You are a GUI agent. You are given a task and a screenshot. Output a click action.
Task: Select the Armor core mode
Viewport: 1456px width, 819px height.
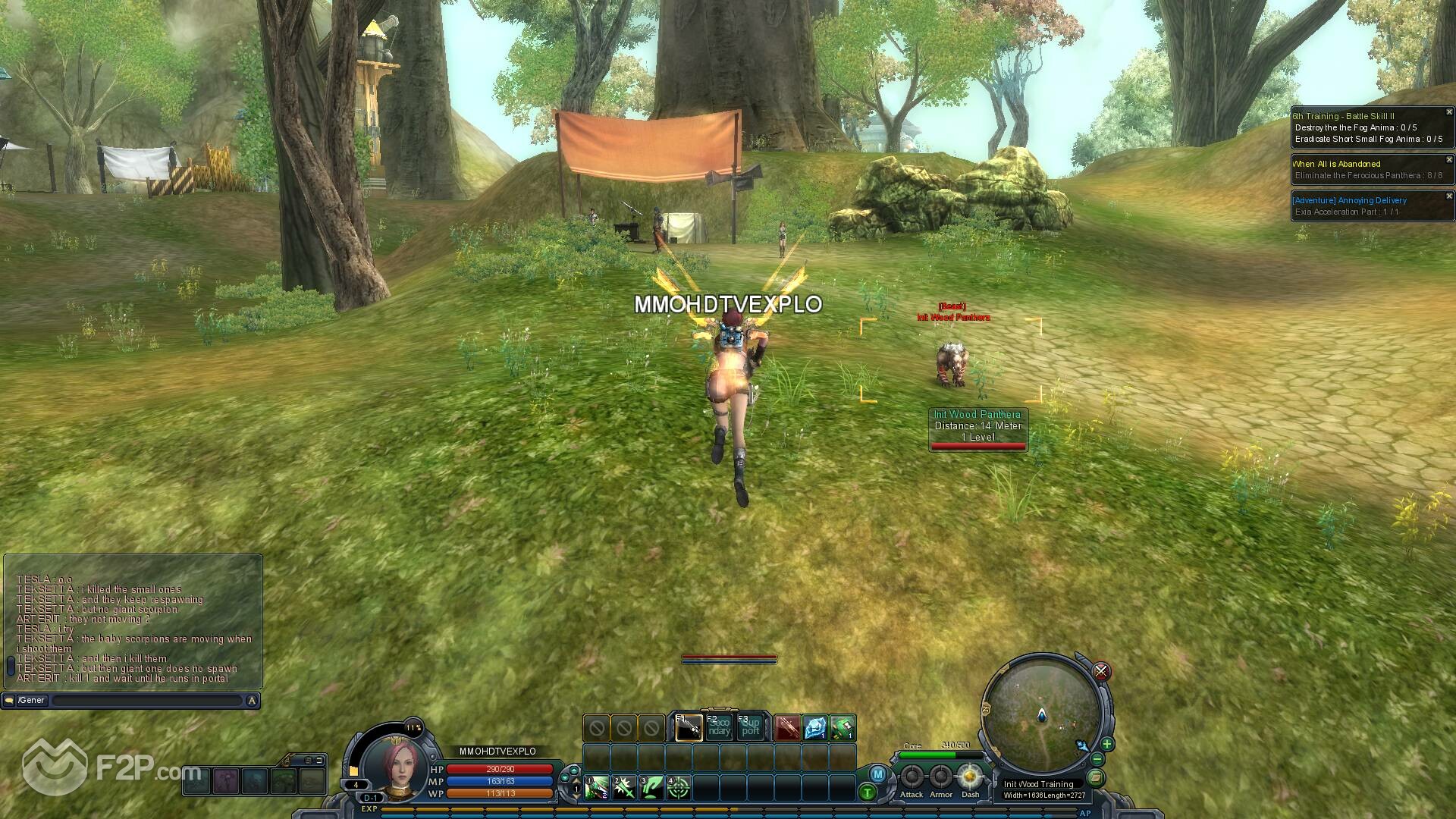(941, 777)
